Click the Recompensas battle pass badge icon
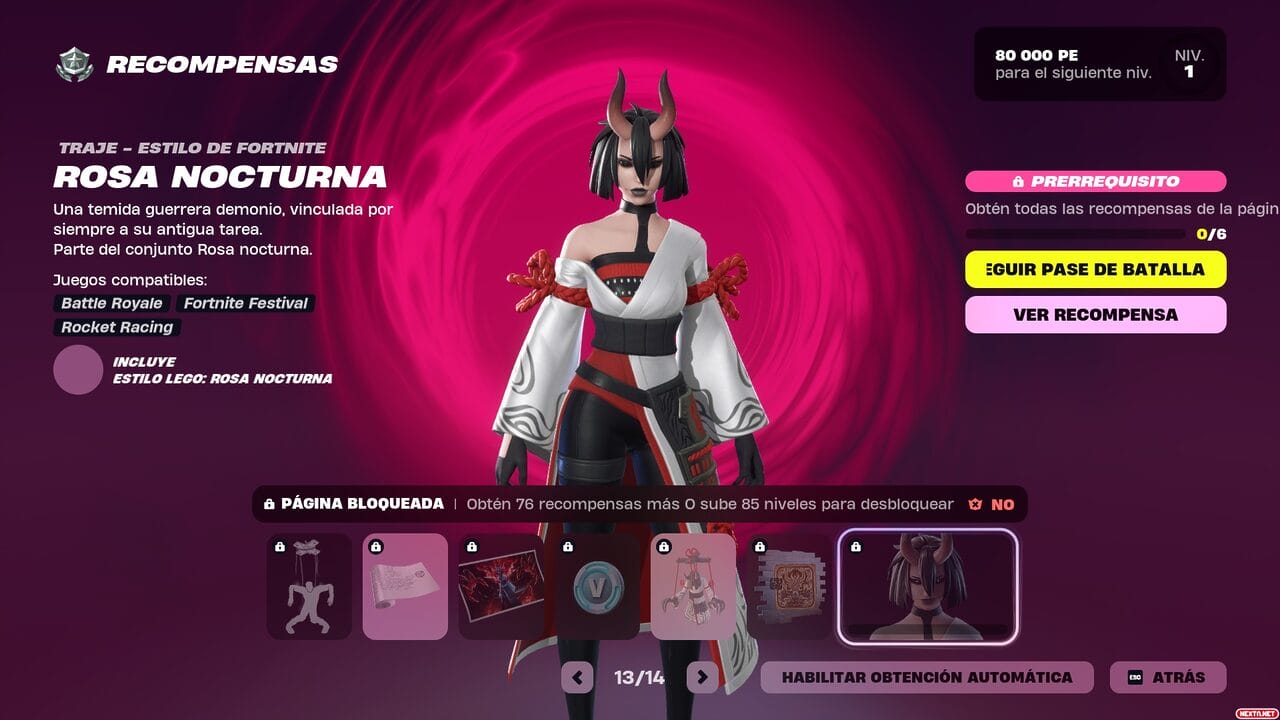This screenshot has width=1280, height=720. pos(75,65)
